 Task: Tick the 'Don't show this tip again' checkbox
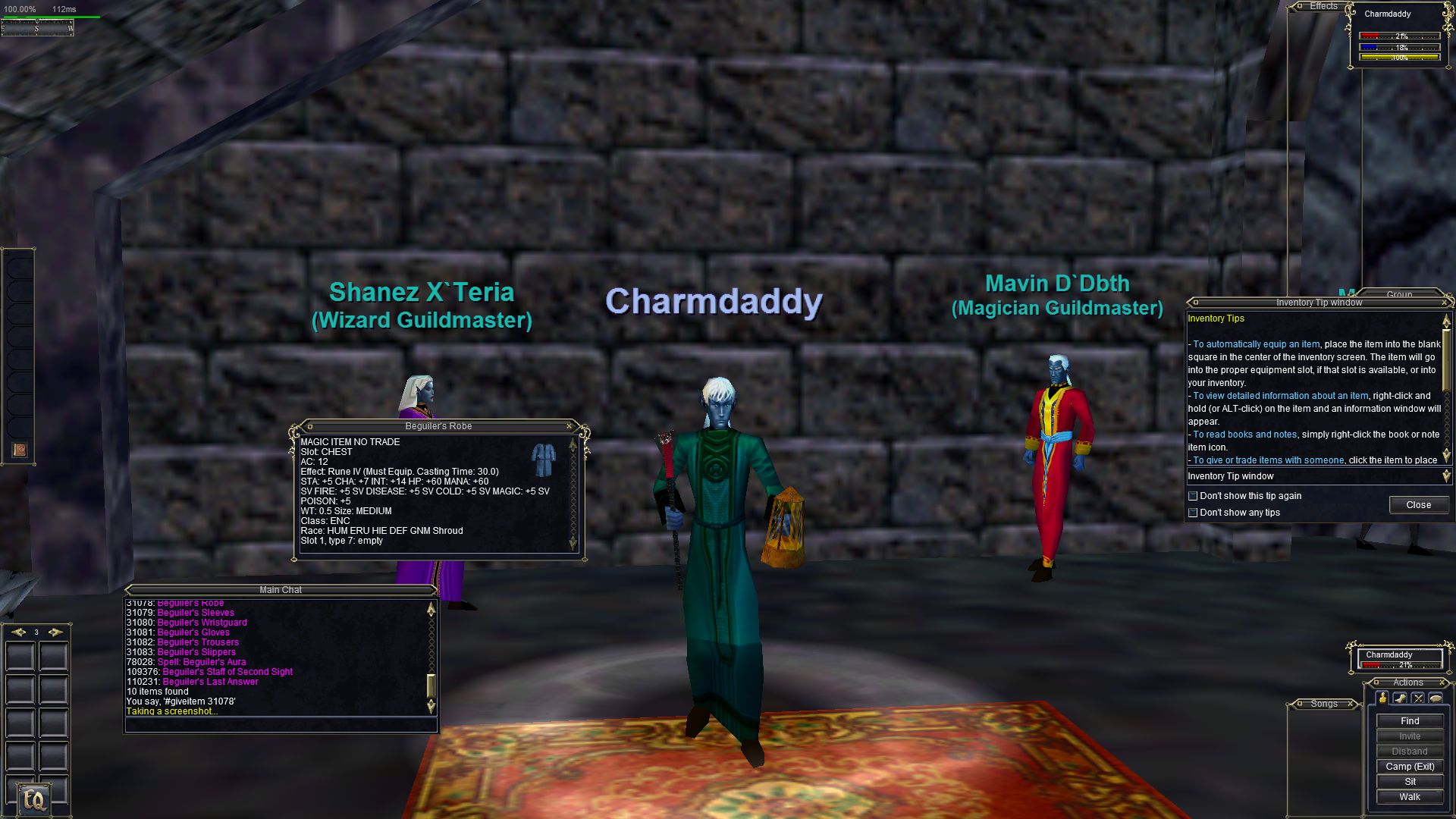tap(1193, 496)
